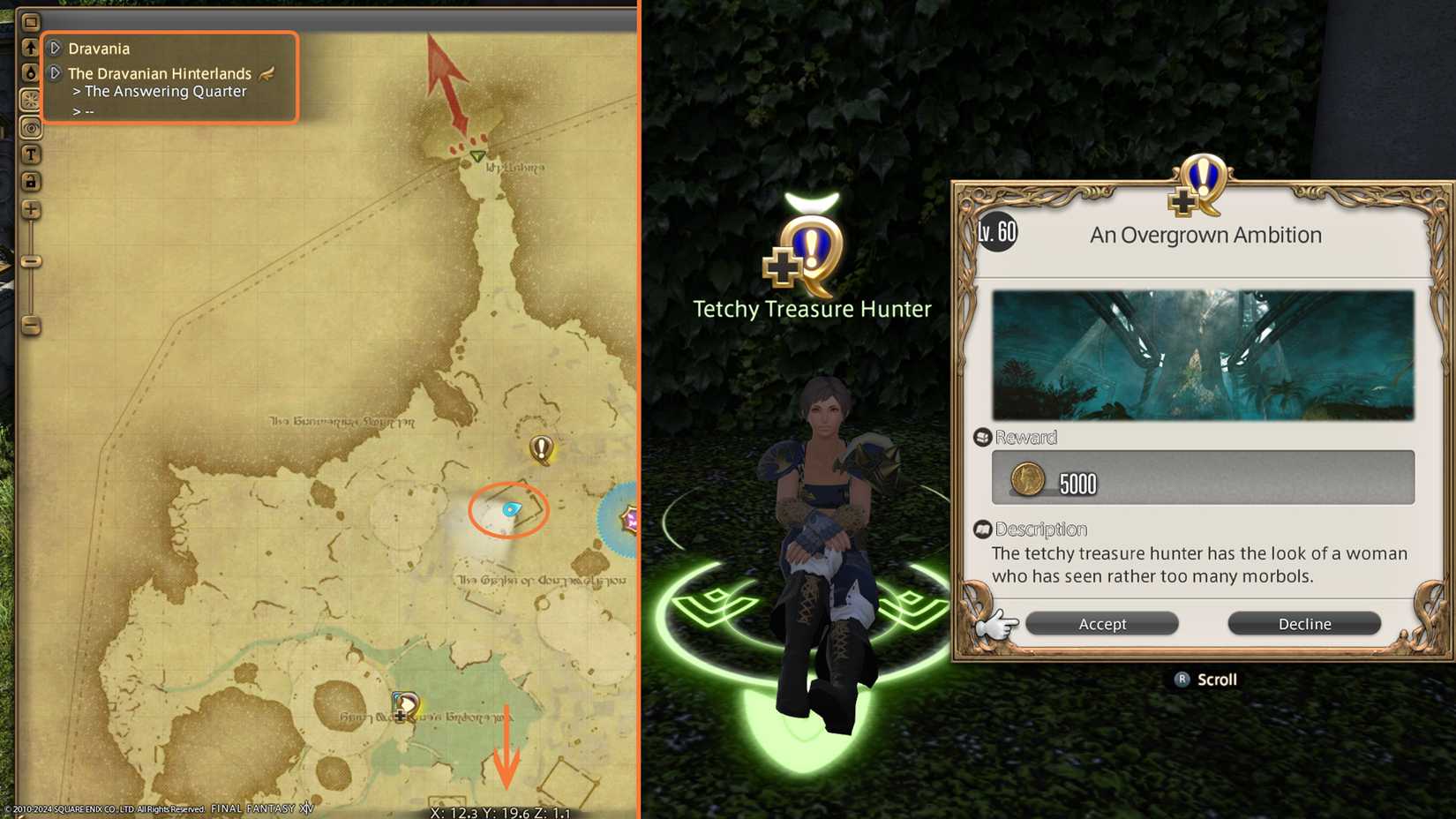Toggle the asterisk icon on the map sidebar
This screenshot has height=819, width=1456.
(x=30, y=99)
